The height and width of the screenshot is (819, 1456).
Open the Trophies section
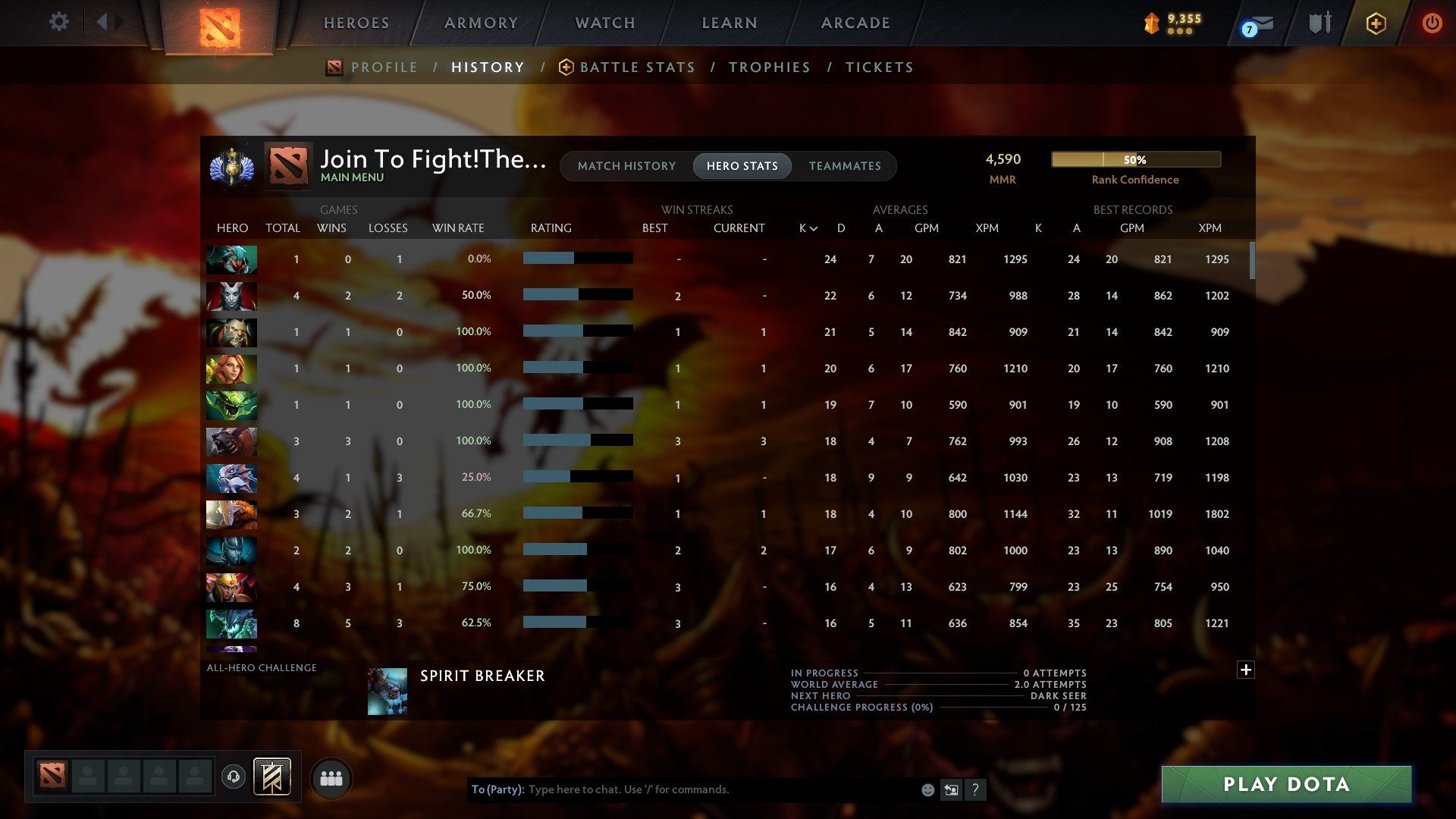click(x=769, y=67)
